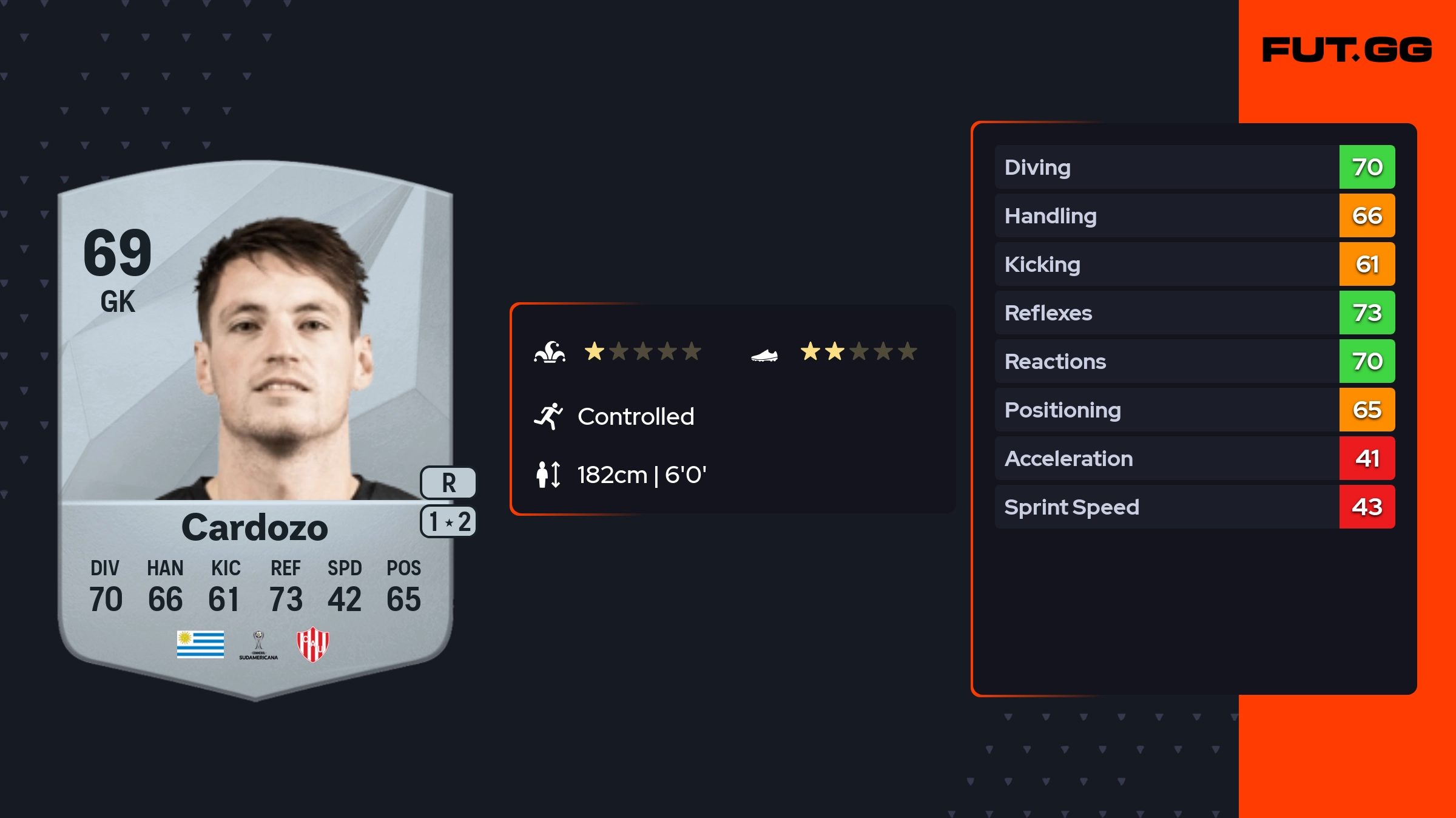Viewport: 1456px width, 818px height.
Task: Select the Diving stat row
Action: pyautogui.click(x=1194, y=167)
